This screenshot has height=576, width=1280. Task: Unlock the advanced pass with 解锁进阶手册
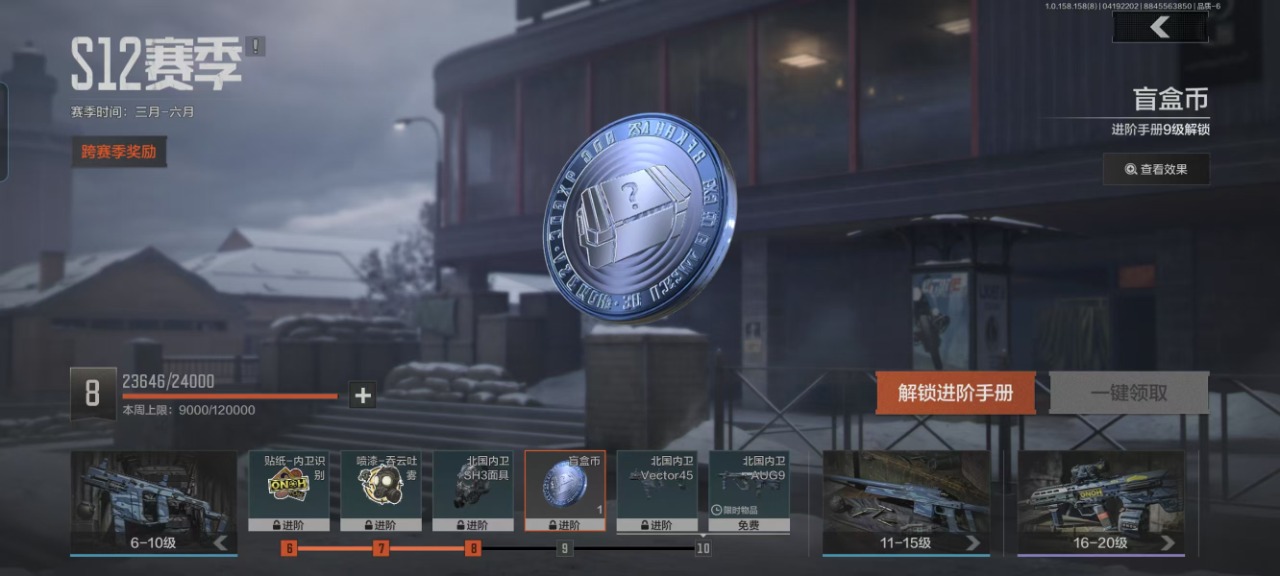(955, 393)
